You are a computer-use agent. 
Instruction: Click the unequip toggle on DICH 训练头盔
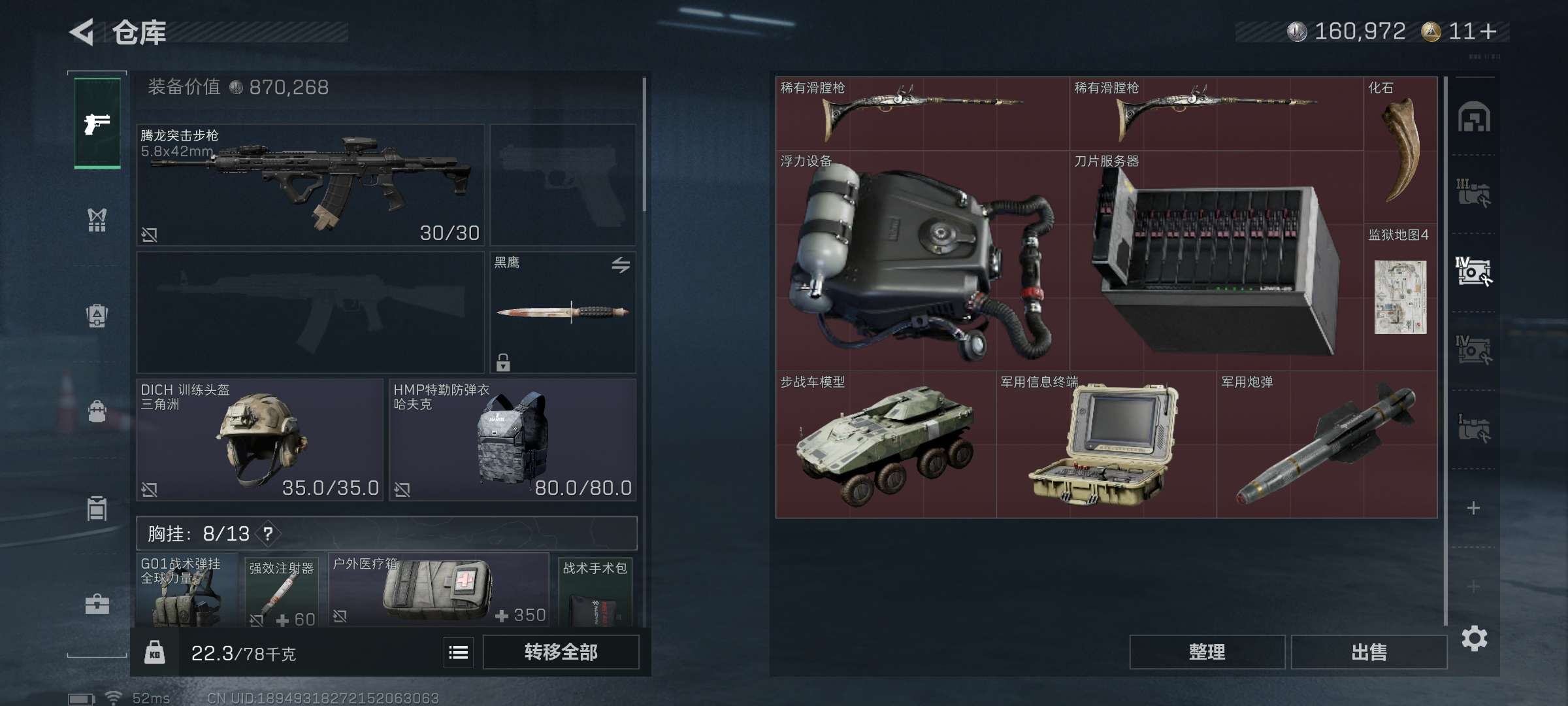(151, 488)
